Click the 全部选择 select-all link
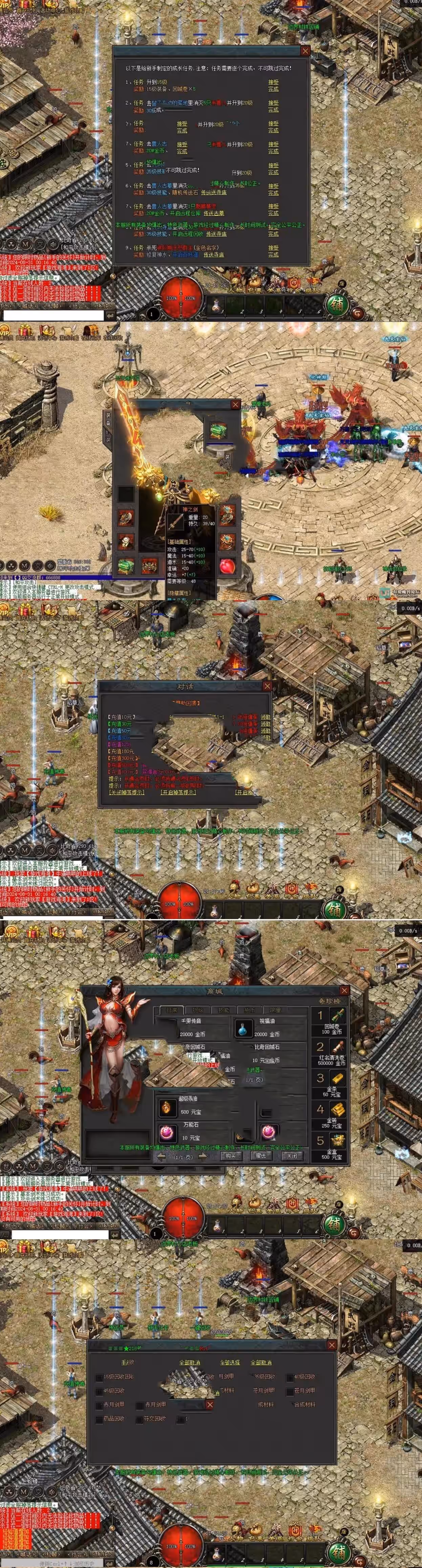This screenshot has height=1568, width=422. click(x=229, y=1362)
